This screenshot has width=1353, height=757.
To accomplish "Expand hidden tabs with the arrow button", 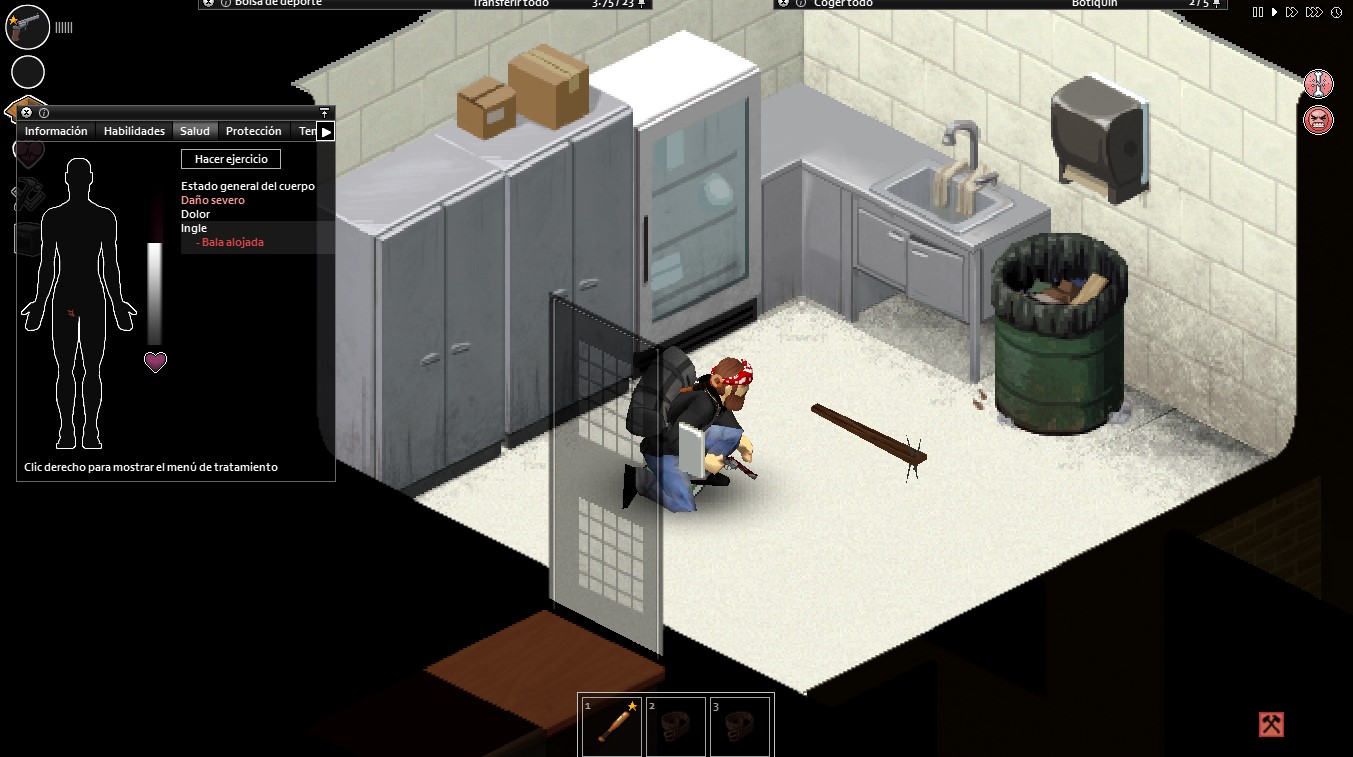I will (325, 130).
